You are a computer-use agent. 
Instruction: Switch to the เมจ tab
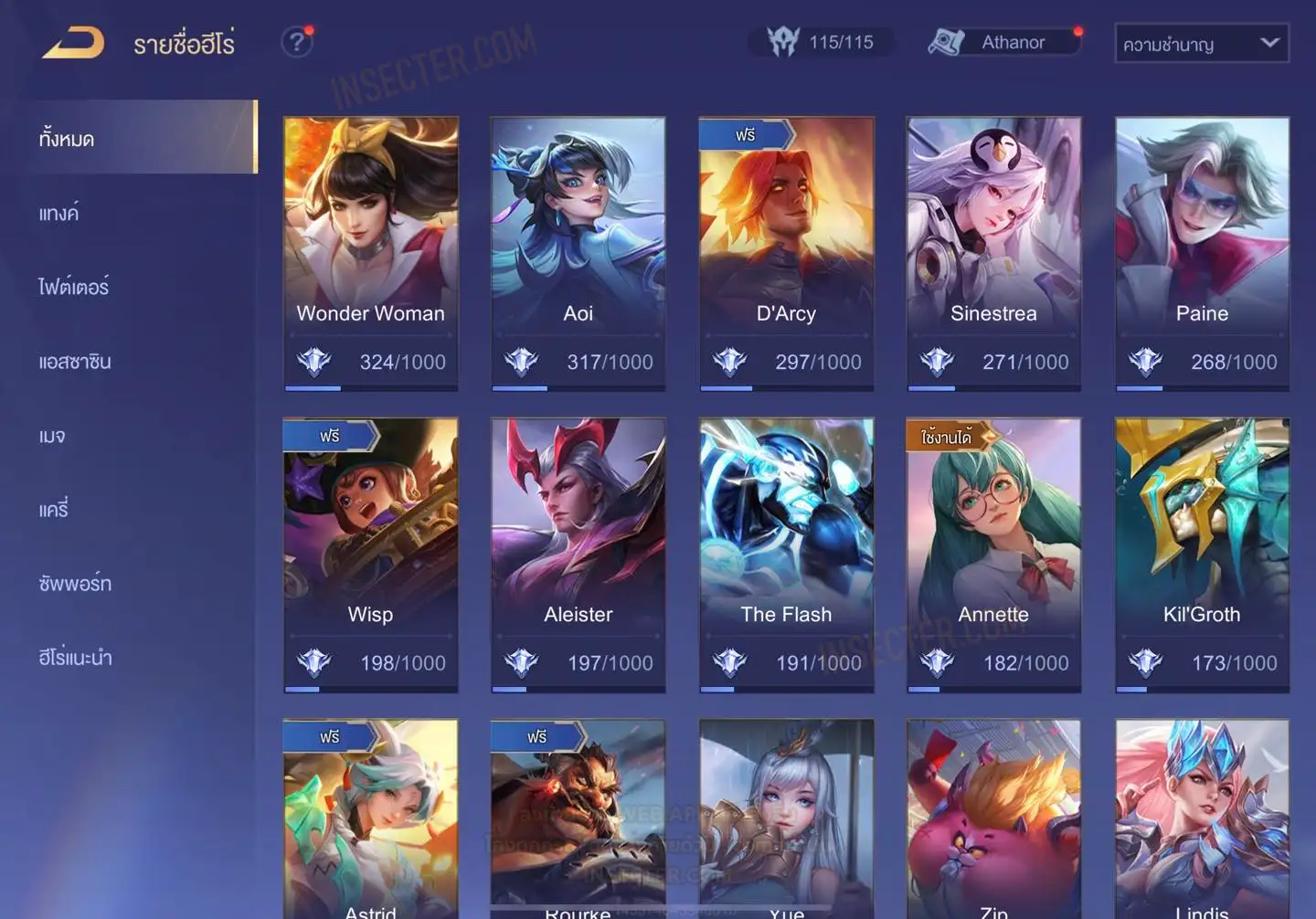52,436
